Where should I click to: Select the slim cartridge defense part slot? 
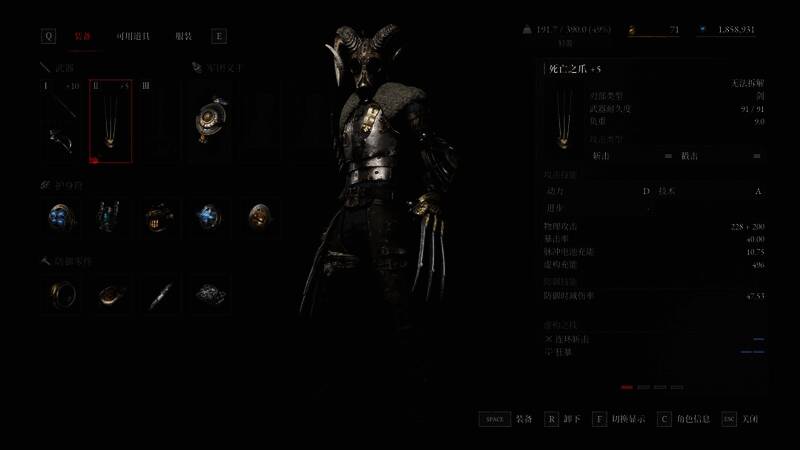(x=158, y=294)
